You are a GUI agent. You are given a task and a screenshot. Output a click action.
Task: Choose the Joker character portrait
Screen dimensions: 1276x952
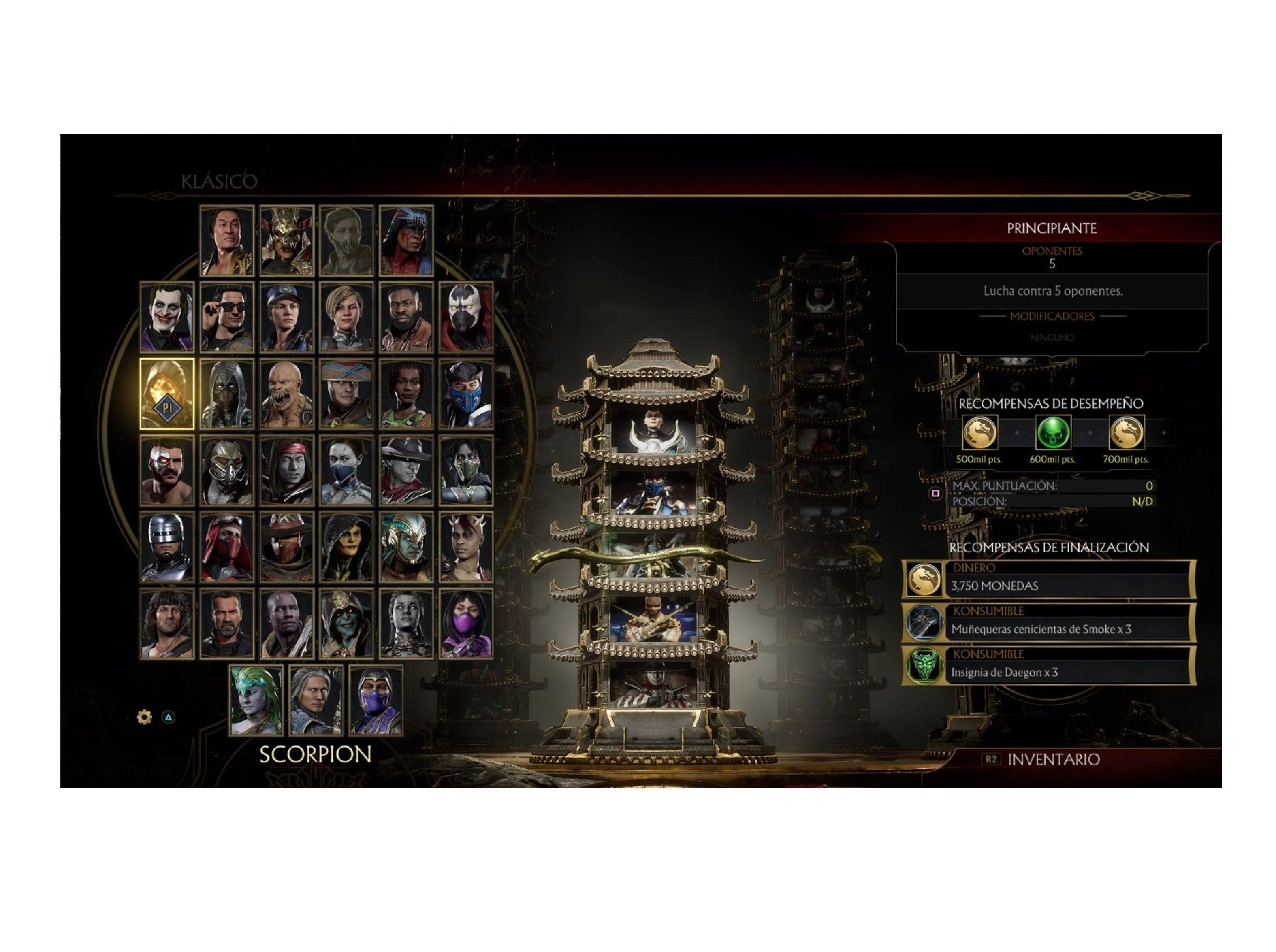click(x=166, y=317)
